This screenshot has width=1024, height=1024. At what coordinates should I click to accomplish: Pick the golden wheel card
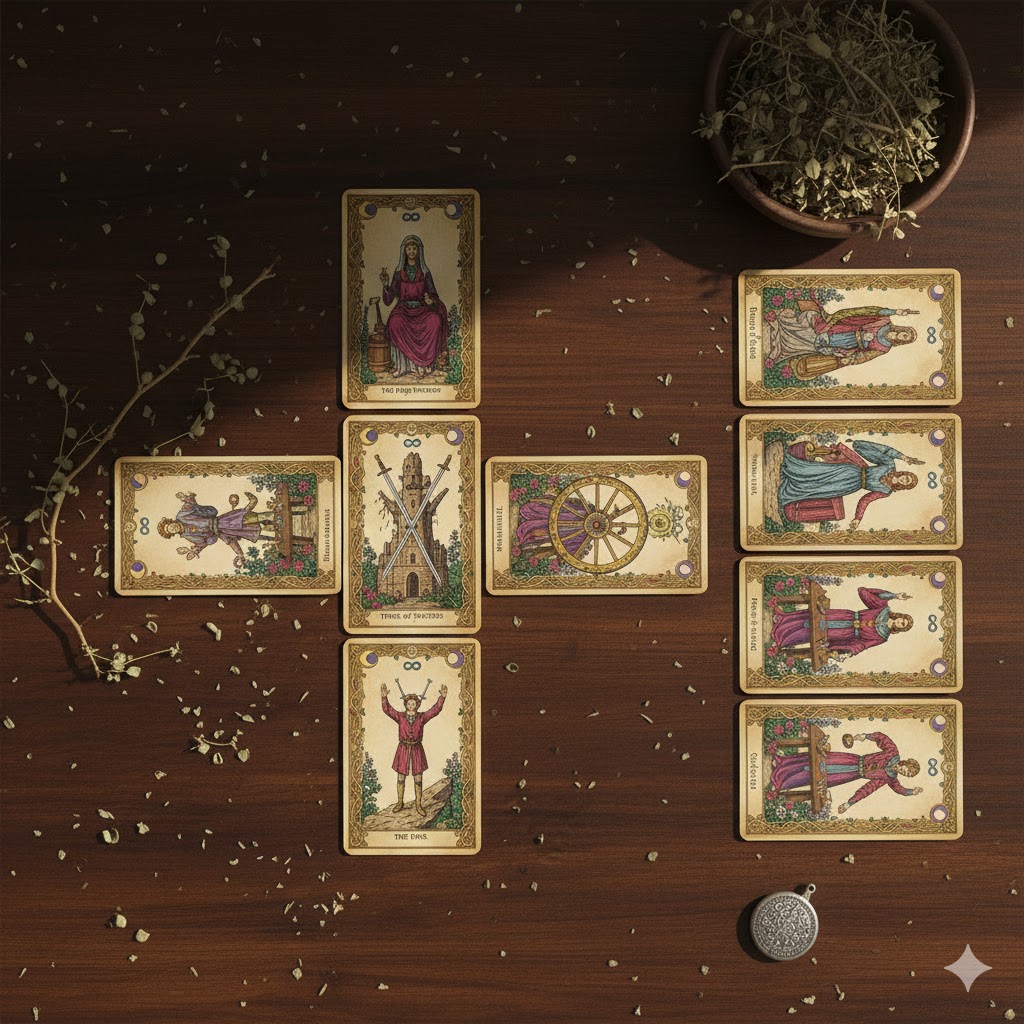tap(596, 525)
